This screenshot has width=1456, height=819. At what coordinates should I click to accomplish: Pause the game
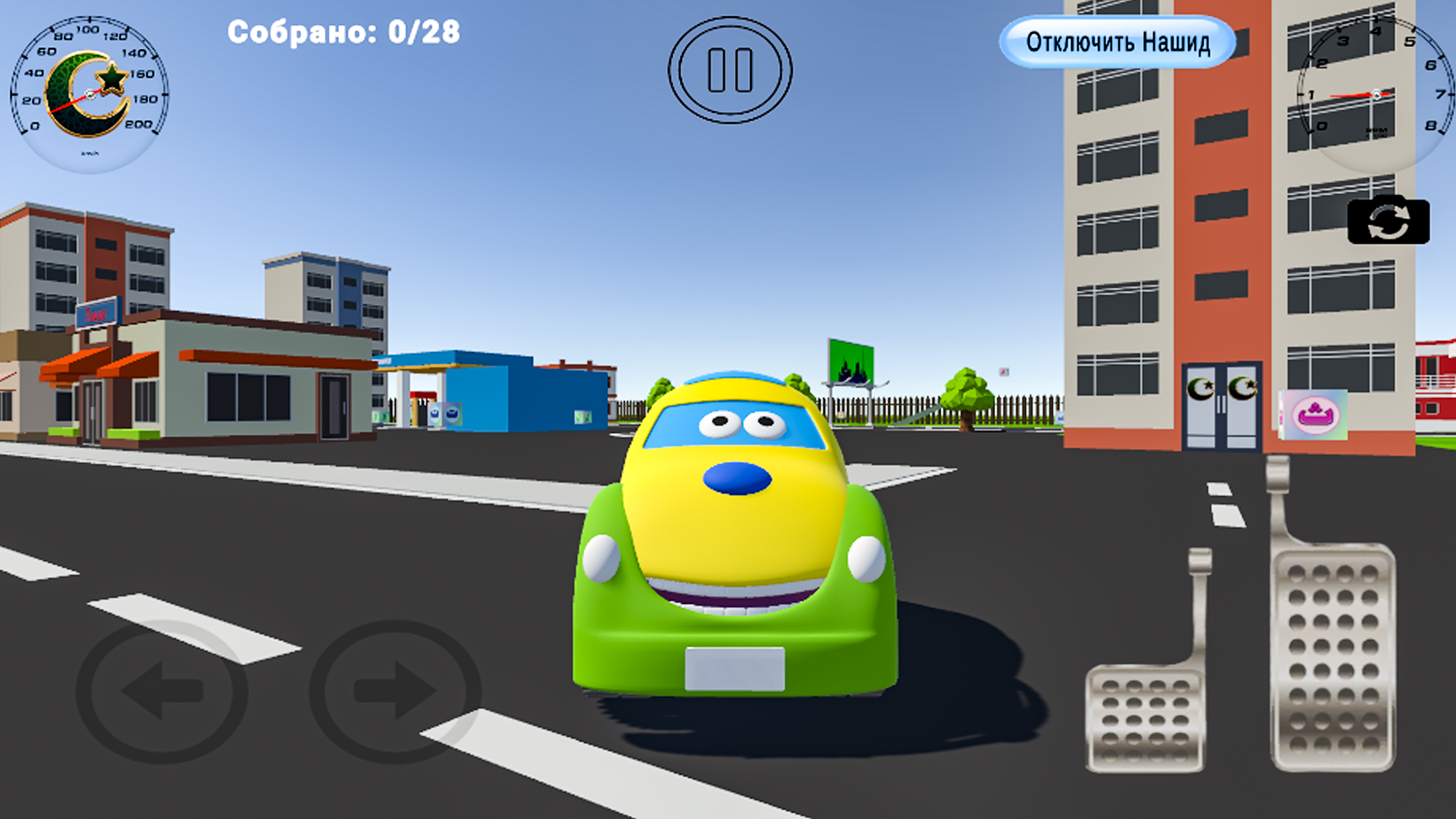pyautogui.click(x=729, y=70)
